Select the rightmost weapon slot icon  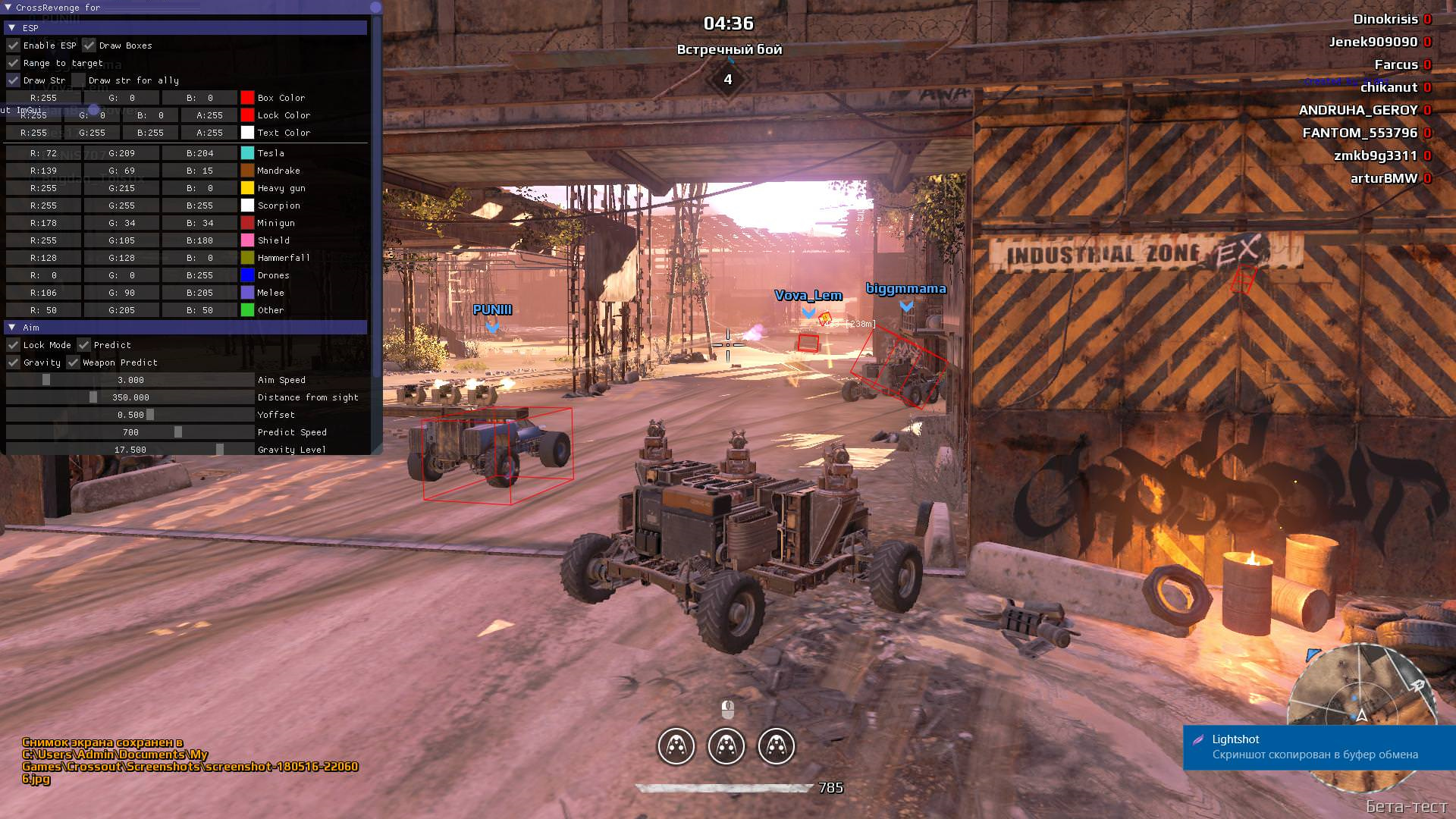(x=778, y=746)
